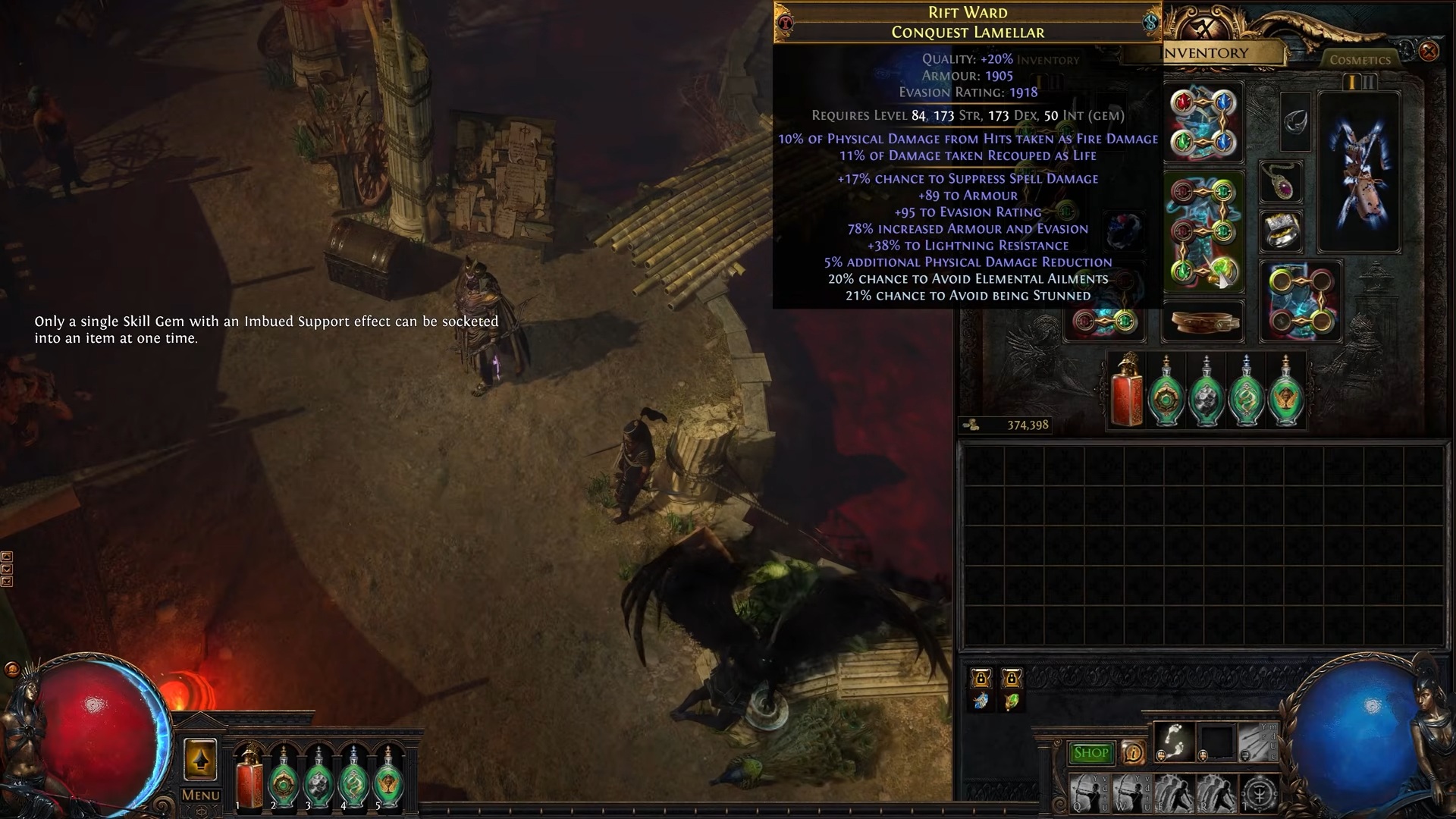Screen dimensions: 1456x819
Task: Select the boots slot with empty sockets
Action: (x=1300, y=301)
